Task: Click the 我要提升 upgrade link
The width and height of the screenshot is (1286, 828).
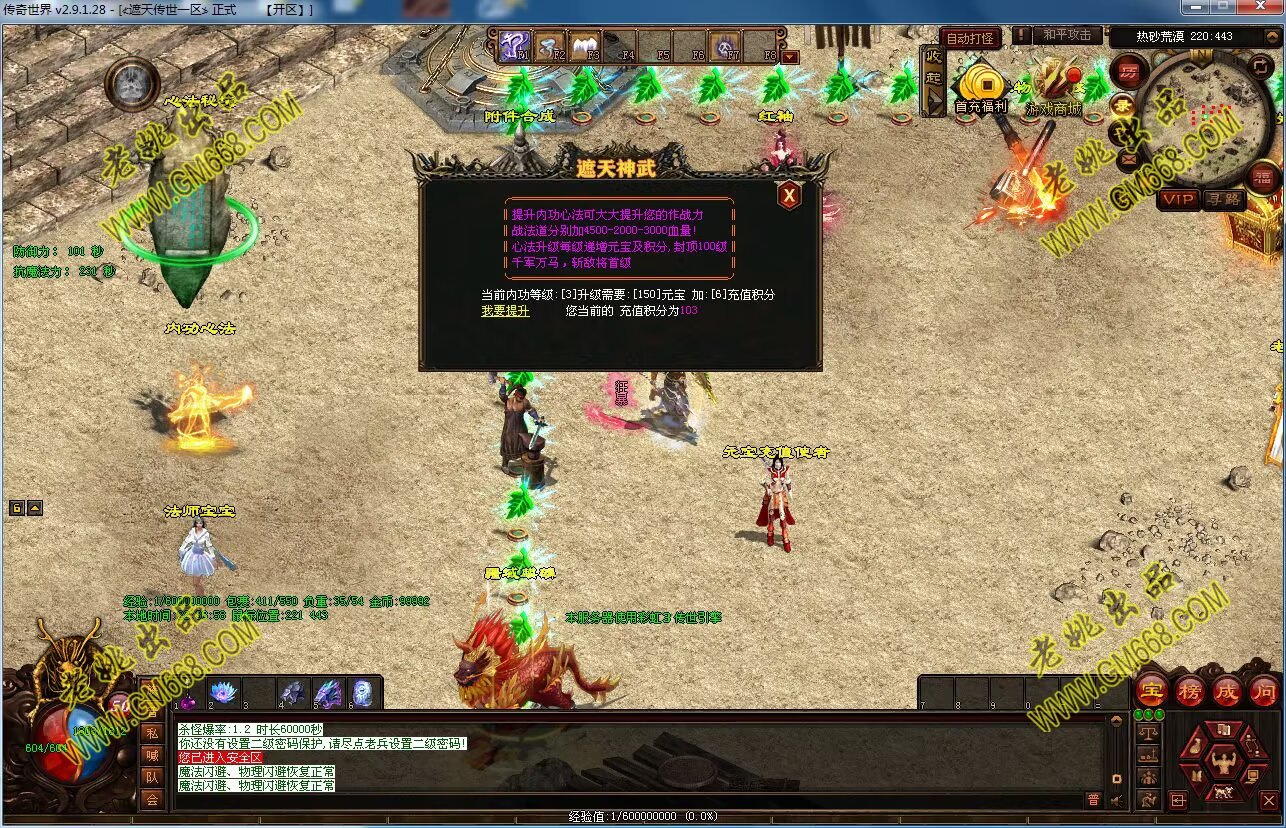Action: click(505, 311)
